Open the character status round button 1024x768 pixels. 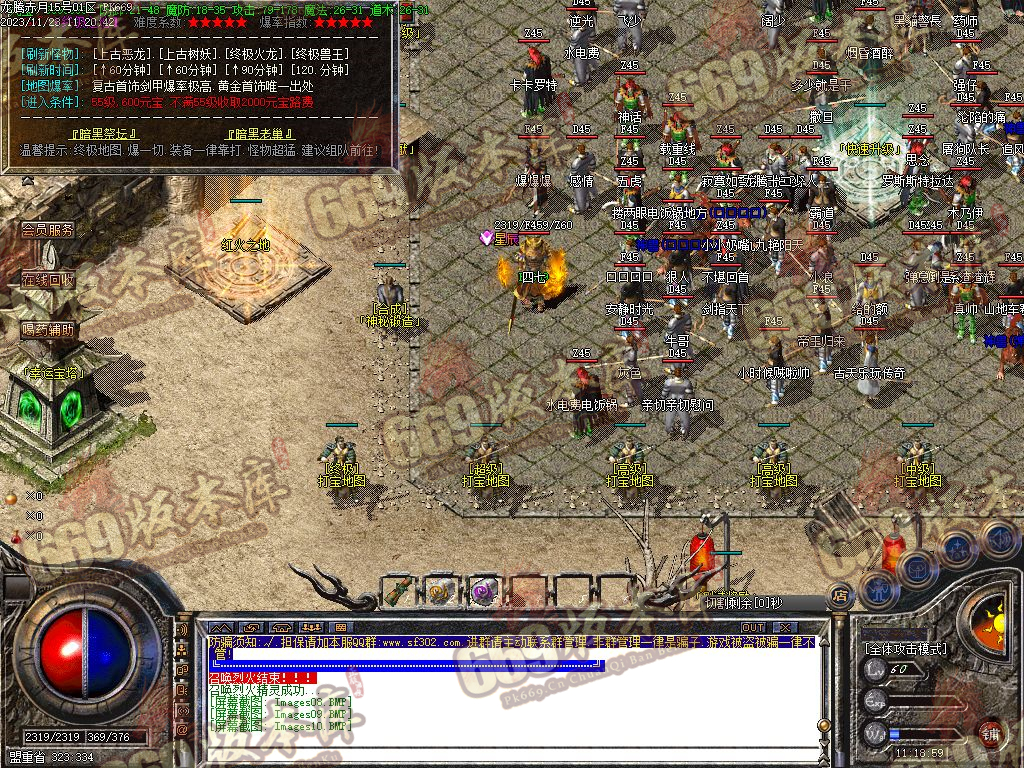(877, 588)
